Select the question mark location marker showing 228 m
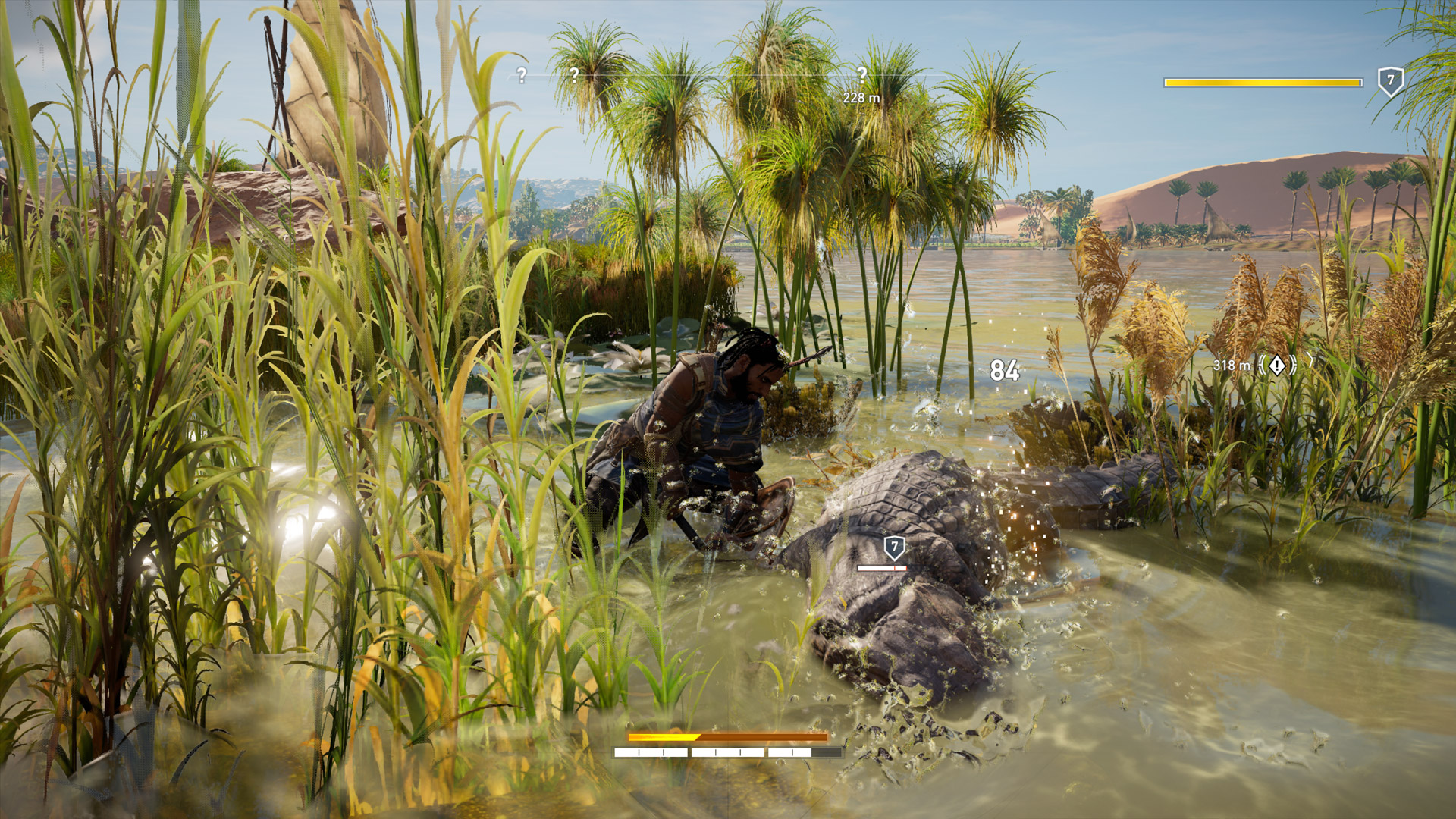The image size is (1456, 819). [861, 74]
